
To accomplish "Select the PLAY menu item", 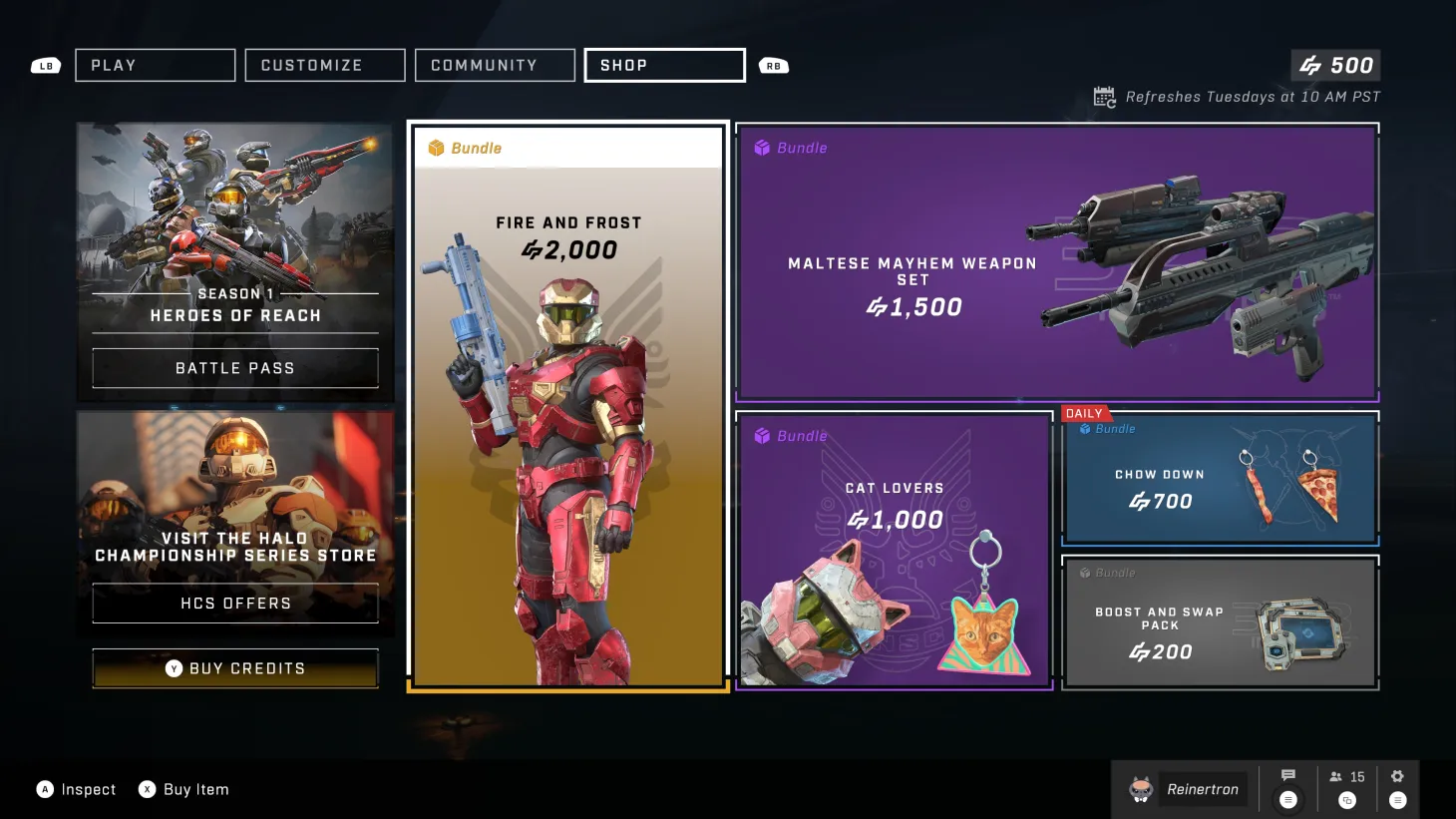I will tap(155, 65).
